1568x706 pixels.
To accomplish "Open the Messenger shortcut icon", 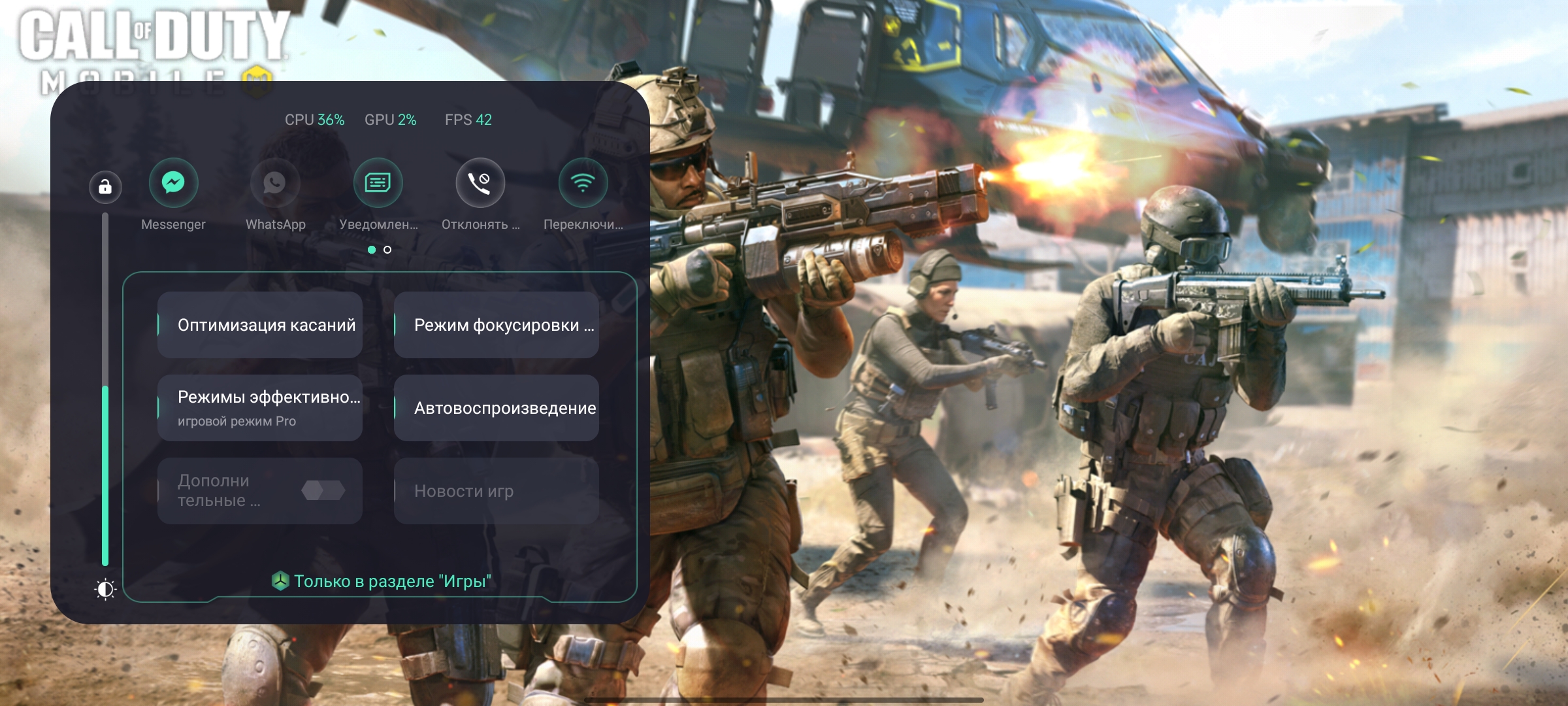I will pos(173,182).
